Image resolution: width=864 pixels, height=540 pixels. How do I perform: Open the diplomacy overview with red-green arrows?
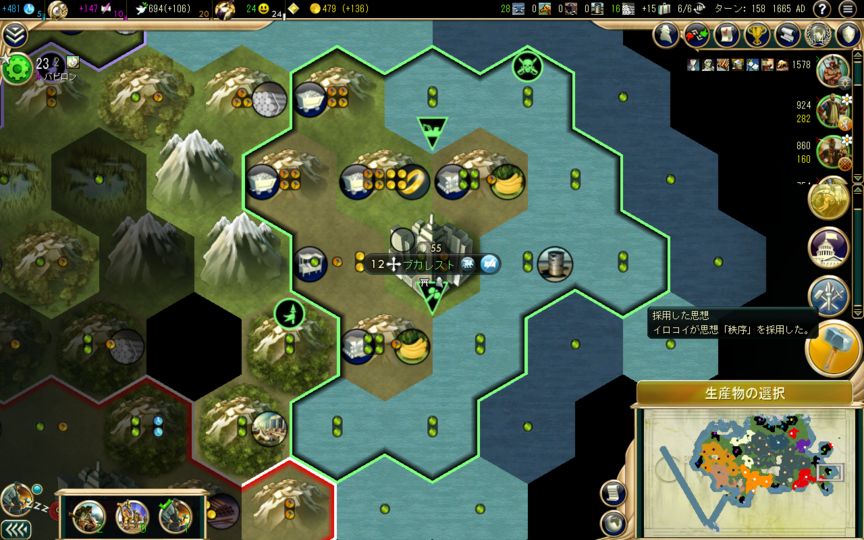pos(695,35)
